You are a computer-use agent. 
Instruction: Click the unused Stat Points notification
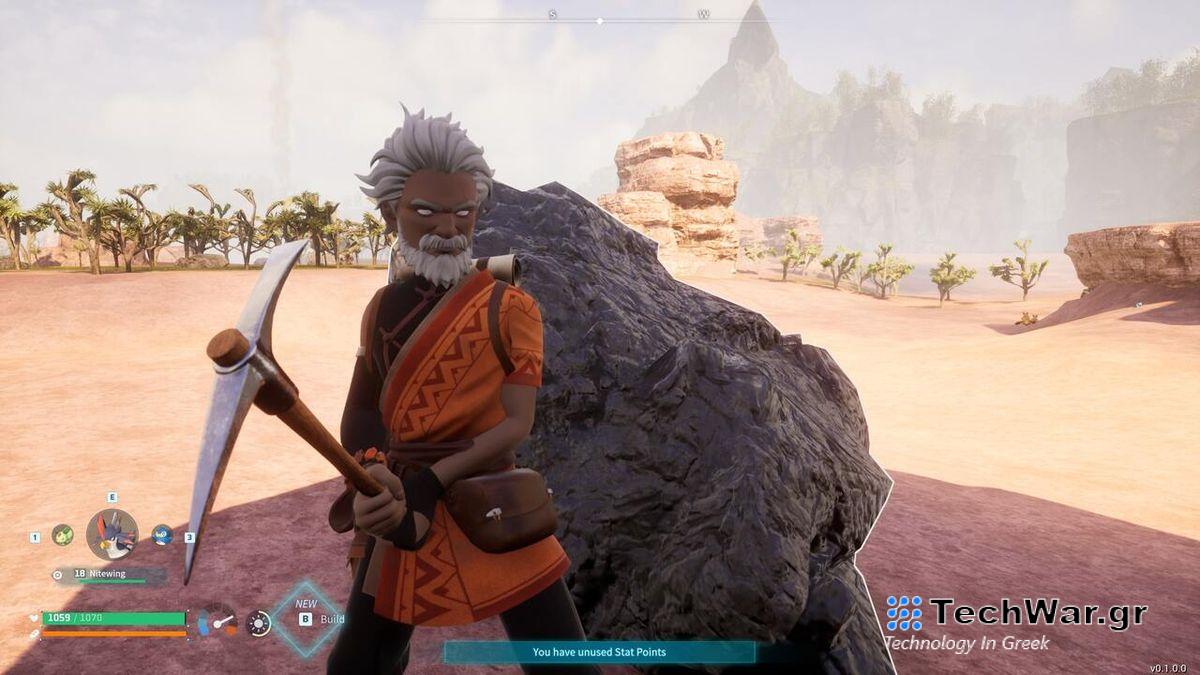(599, 652)
